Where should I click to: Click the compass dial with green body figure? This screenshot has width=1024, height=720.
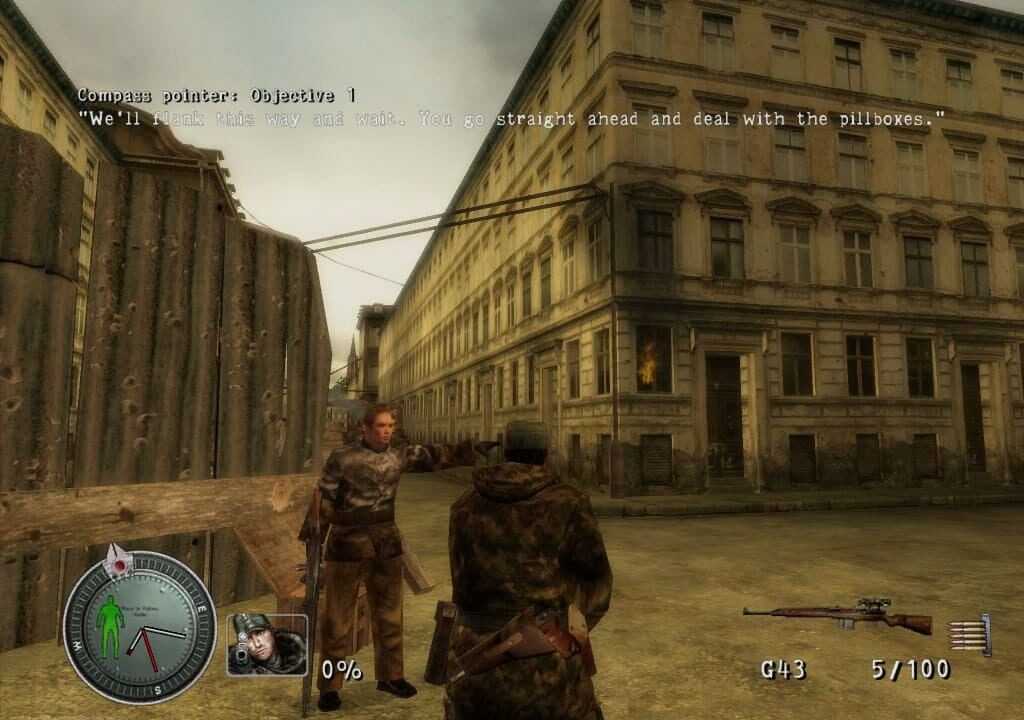click(x=138, y=626)
